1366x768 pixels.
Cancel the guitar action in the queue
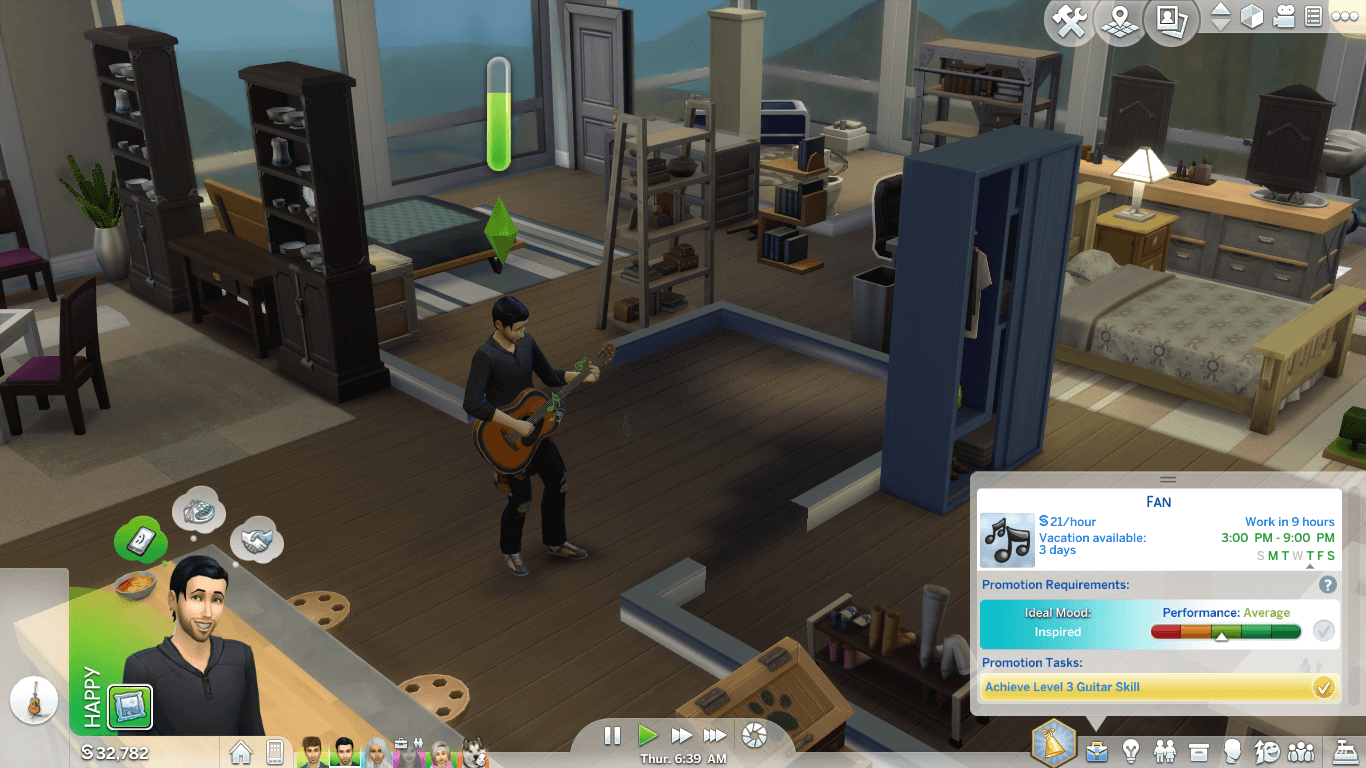[x=34, y=700]
